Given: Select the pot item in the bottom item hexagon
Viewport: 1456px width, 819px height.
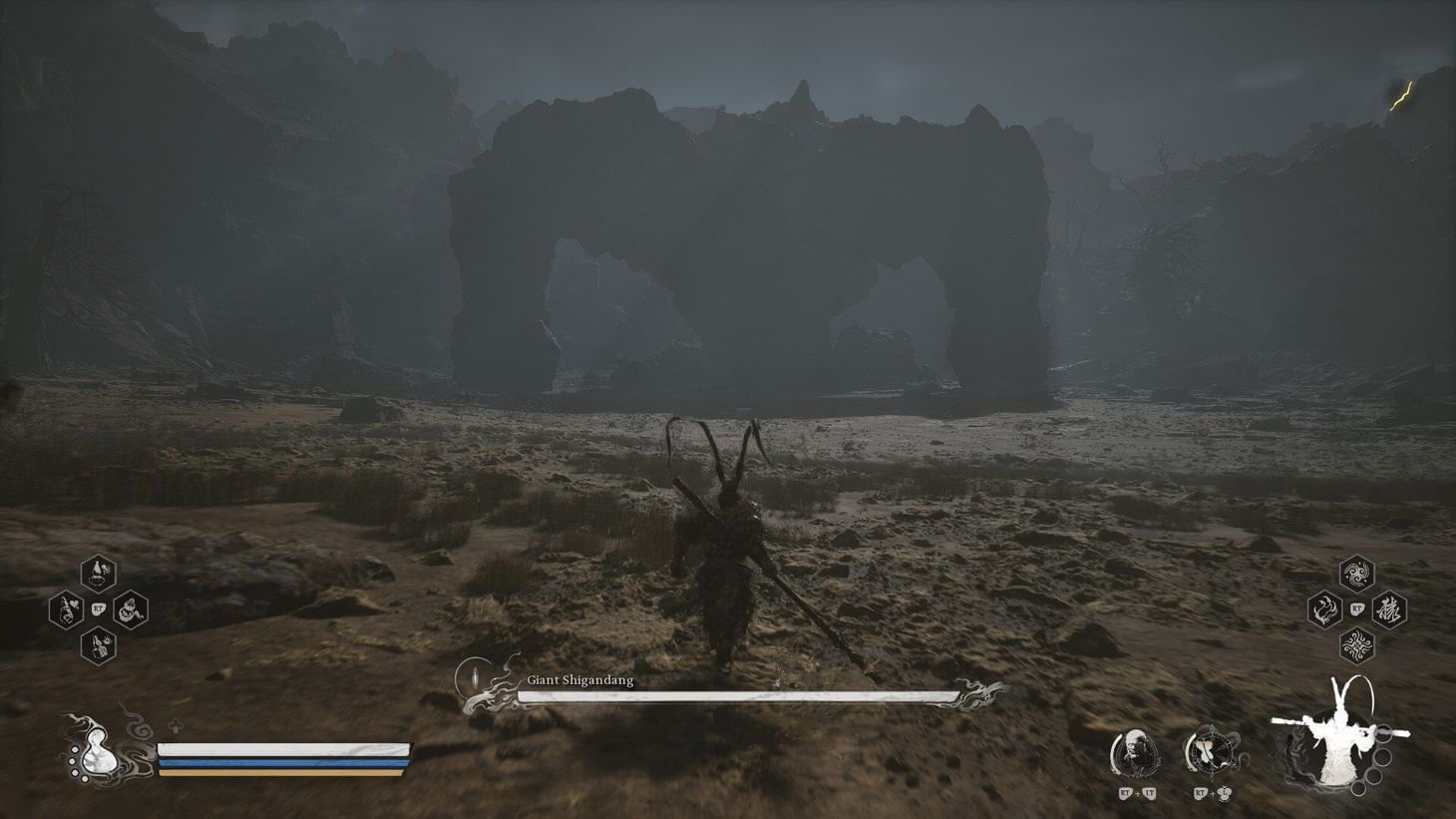Looking at the screenshot, I should [97, 644].
